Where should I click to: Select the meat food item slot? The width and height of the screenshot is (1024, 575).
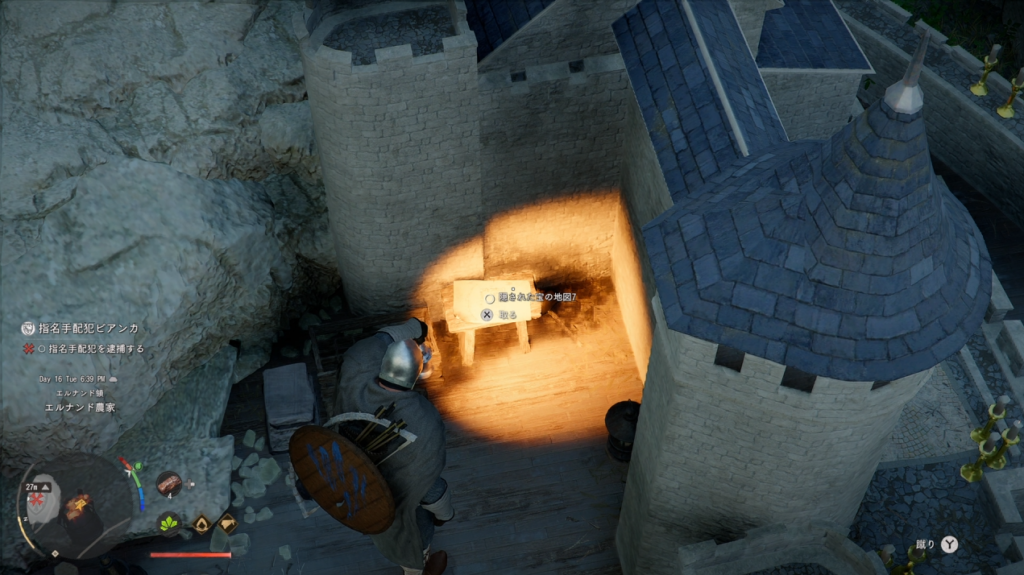168,484
